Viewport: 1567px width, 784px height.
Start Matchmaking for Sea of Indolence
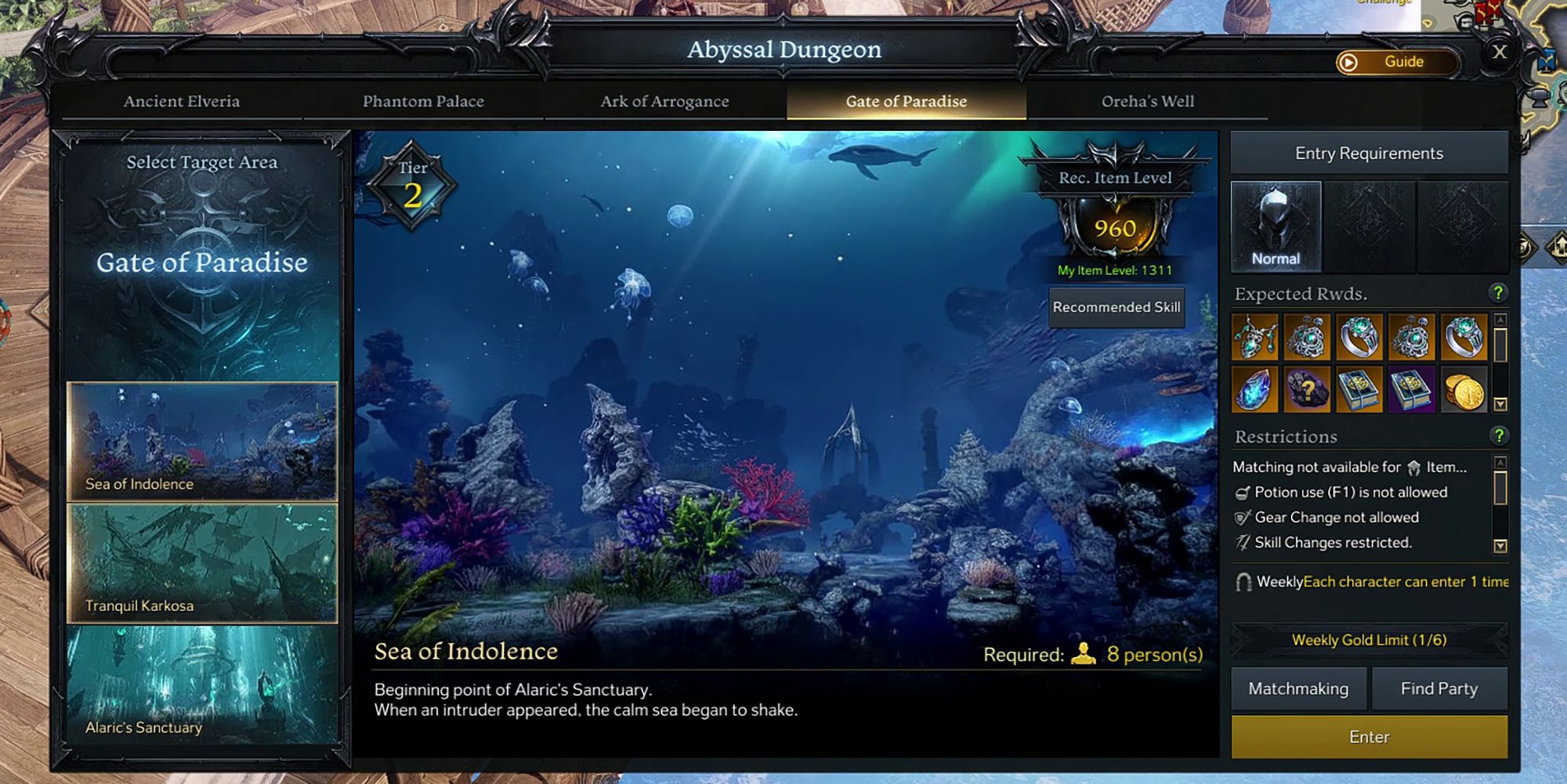pos(1297,688)
